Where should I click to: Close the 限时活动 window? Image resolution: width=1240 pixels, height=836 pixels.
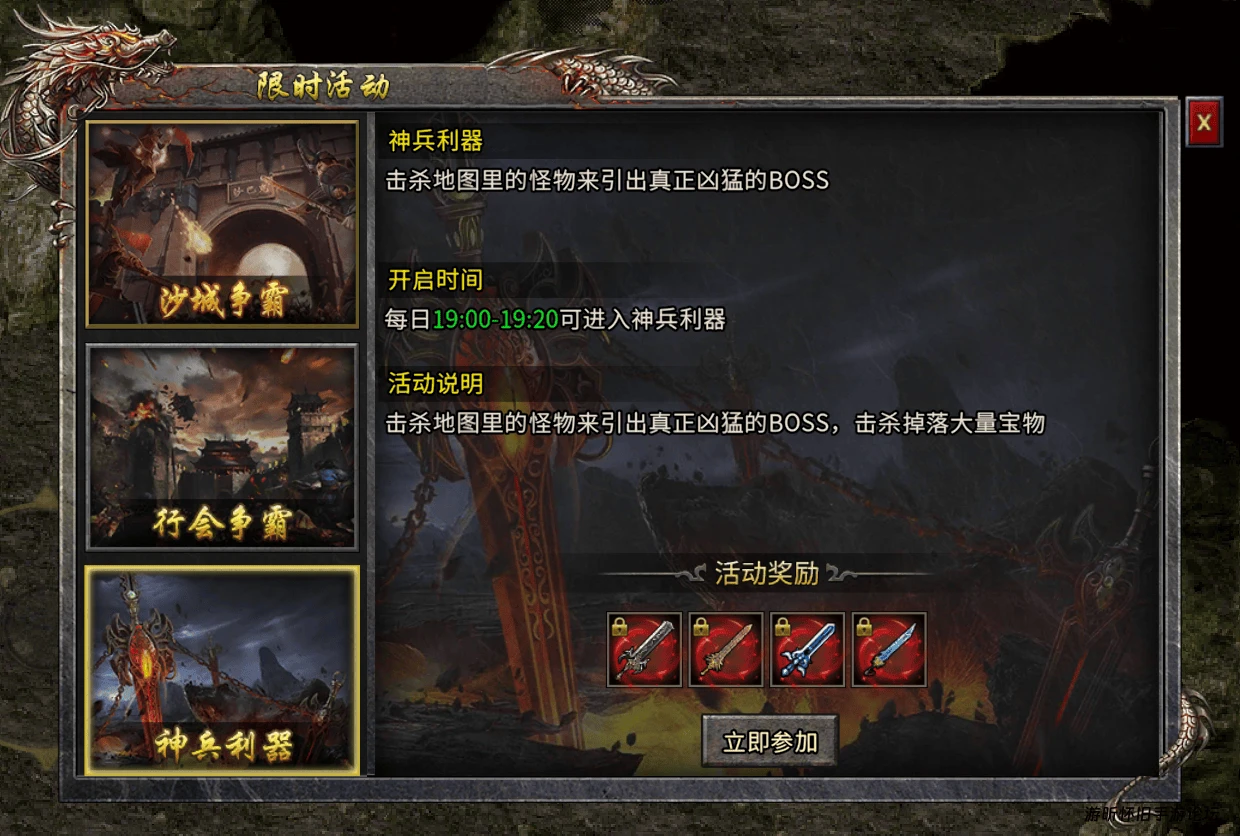pos(1204,122)
